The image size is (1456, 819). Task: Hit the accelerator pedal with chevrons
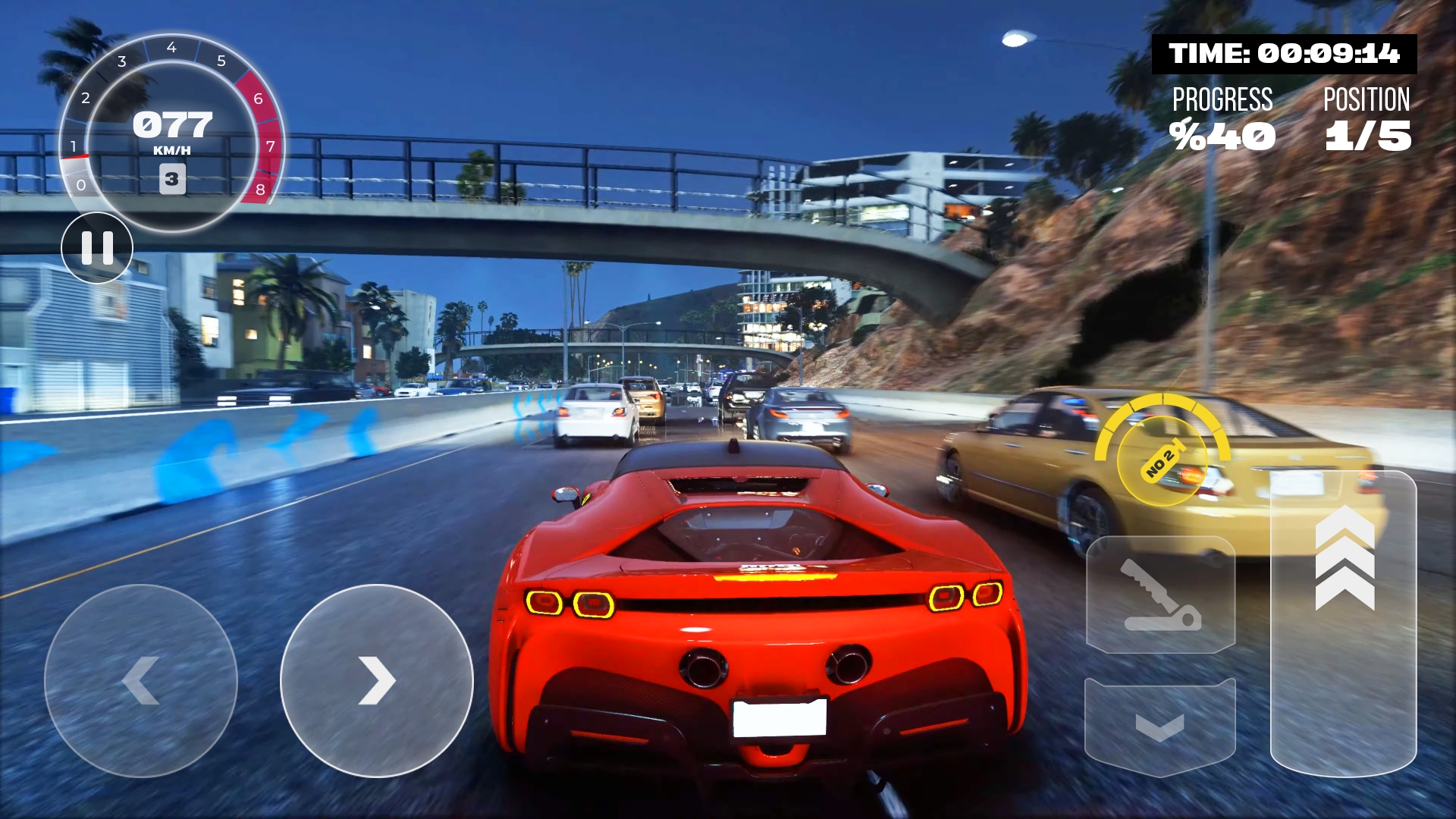pos(1344,622)
